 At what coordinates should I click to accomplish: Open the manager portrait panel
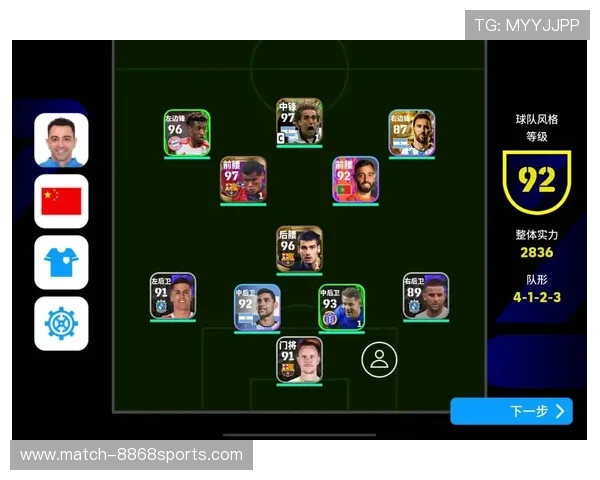pos(61,140)
